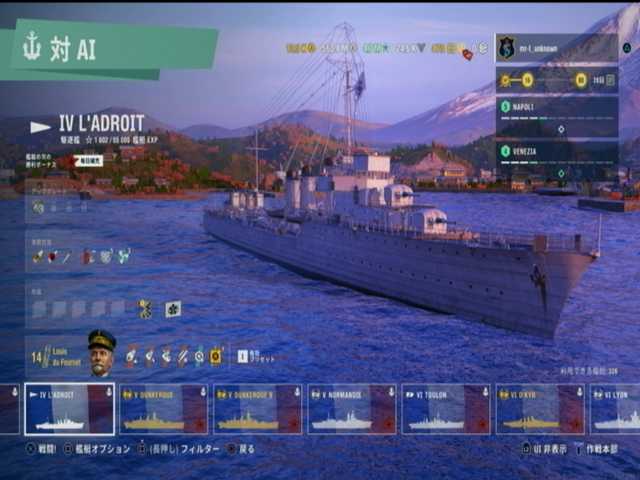Choose the first V Dunkerque ship card
Image resolution: width=640 pixels, height=480 pixels.
coord(163,409)
